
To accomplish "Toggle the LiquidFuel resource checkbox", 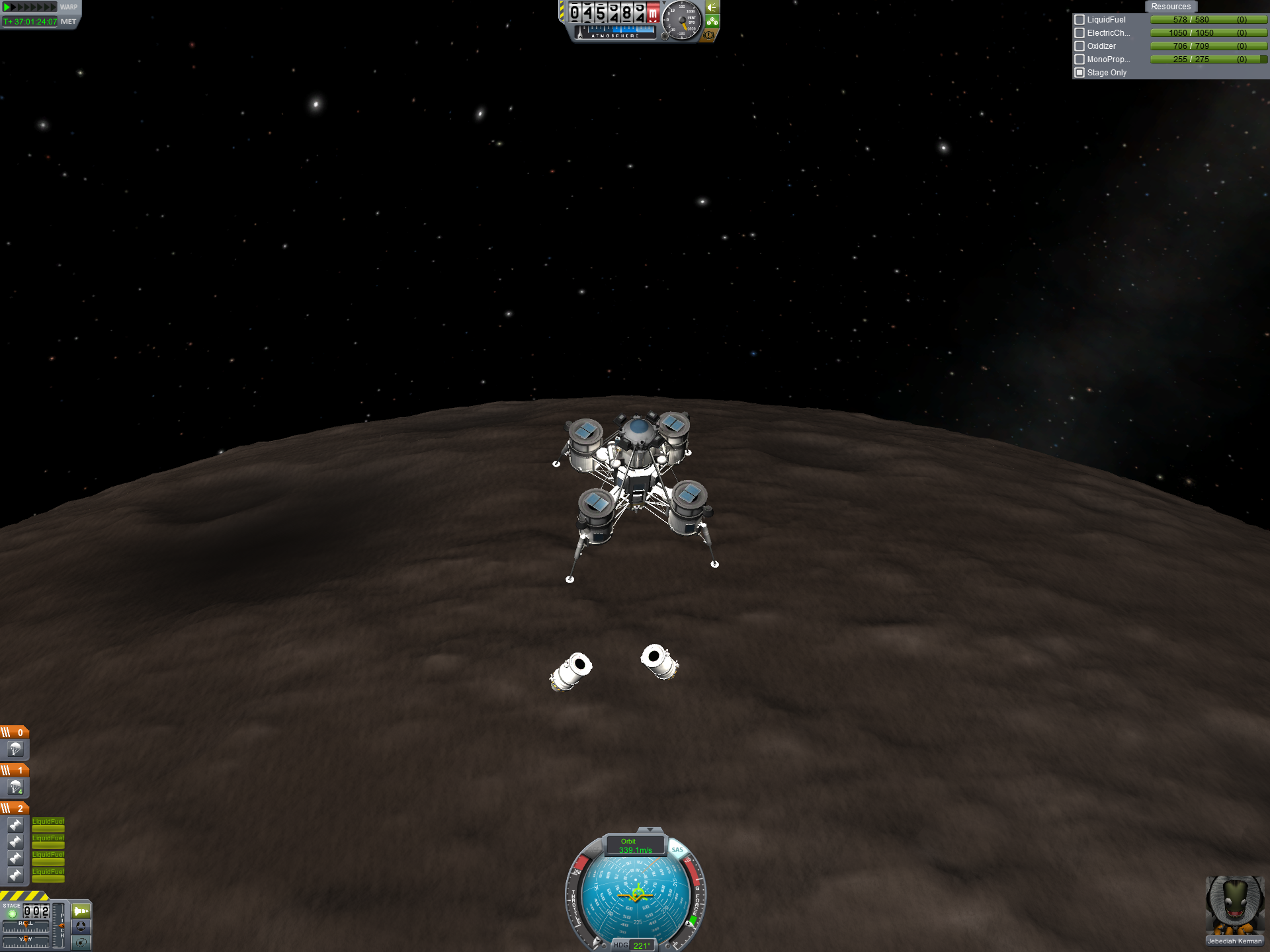I will click(x=1079, y=20).
